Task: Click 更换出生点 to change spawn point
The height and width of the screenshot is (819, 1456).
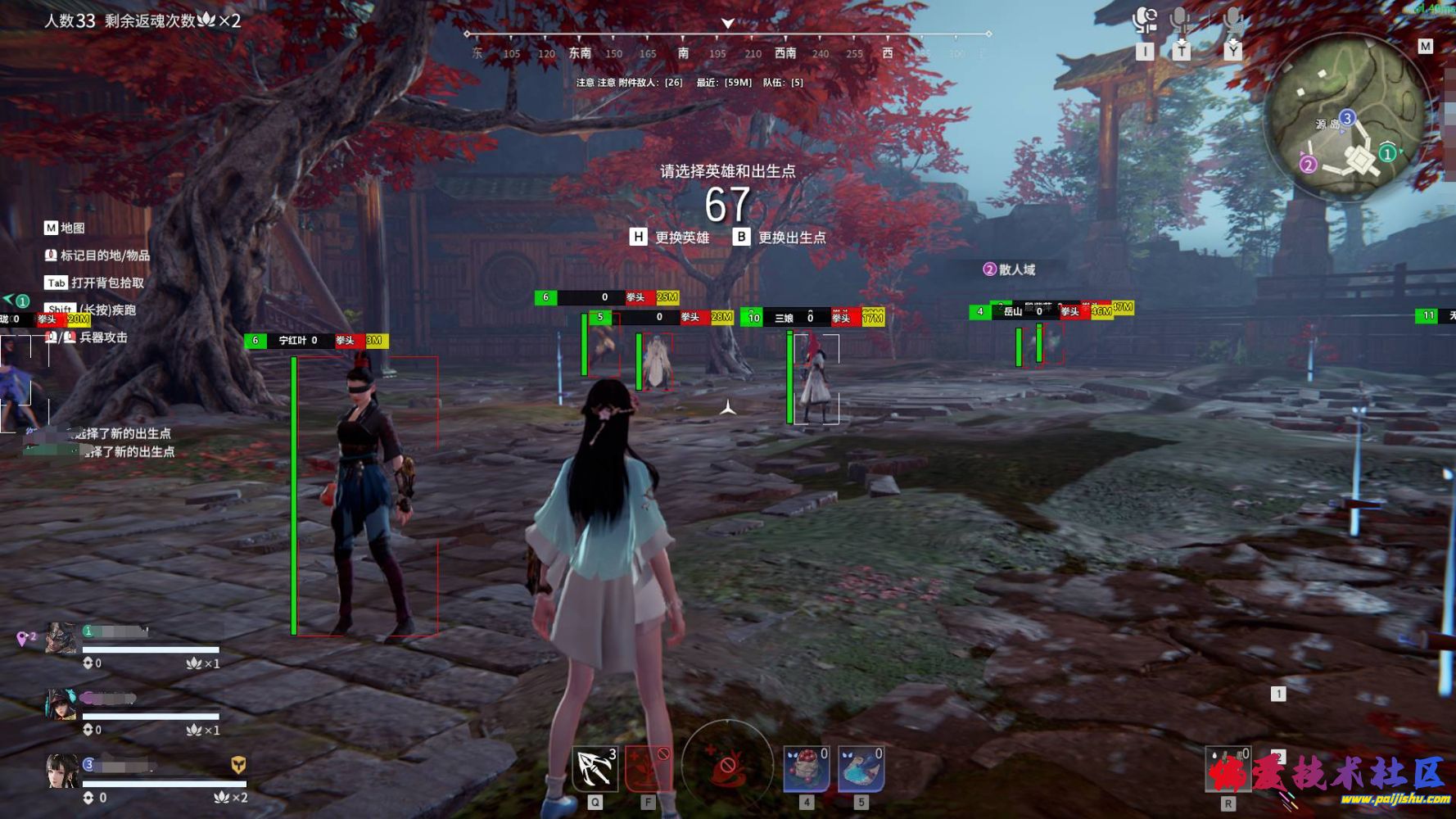Action: [x=780, y=238]
